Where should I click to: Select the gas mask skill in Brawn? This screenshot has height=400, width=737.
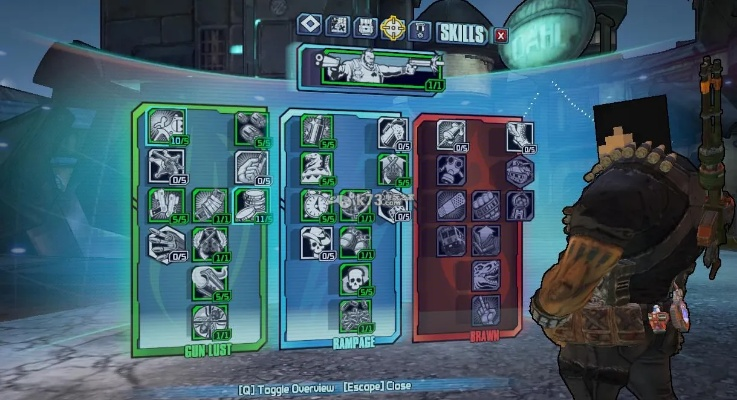click(451, 168)
